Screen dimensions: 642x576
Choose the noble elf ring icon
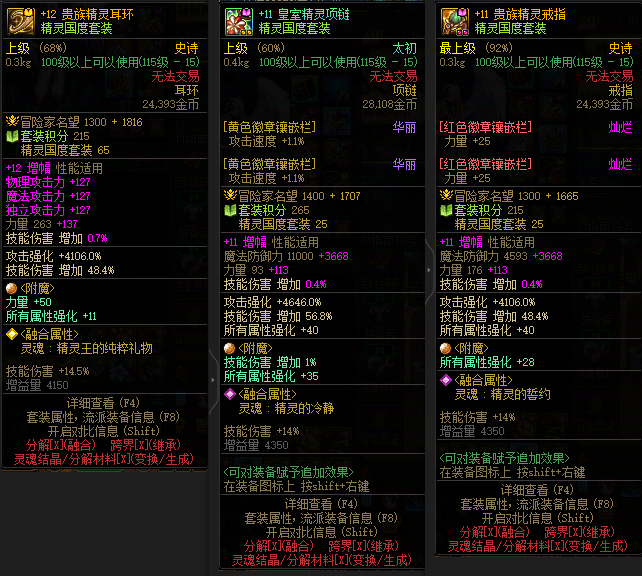[454, 20]
